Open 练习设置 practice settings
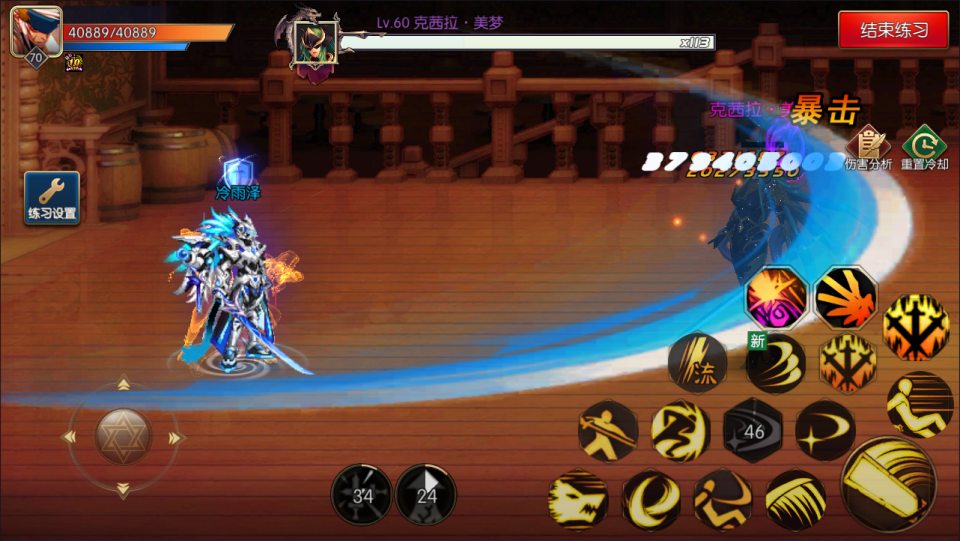 (x=52, y=197)
